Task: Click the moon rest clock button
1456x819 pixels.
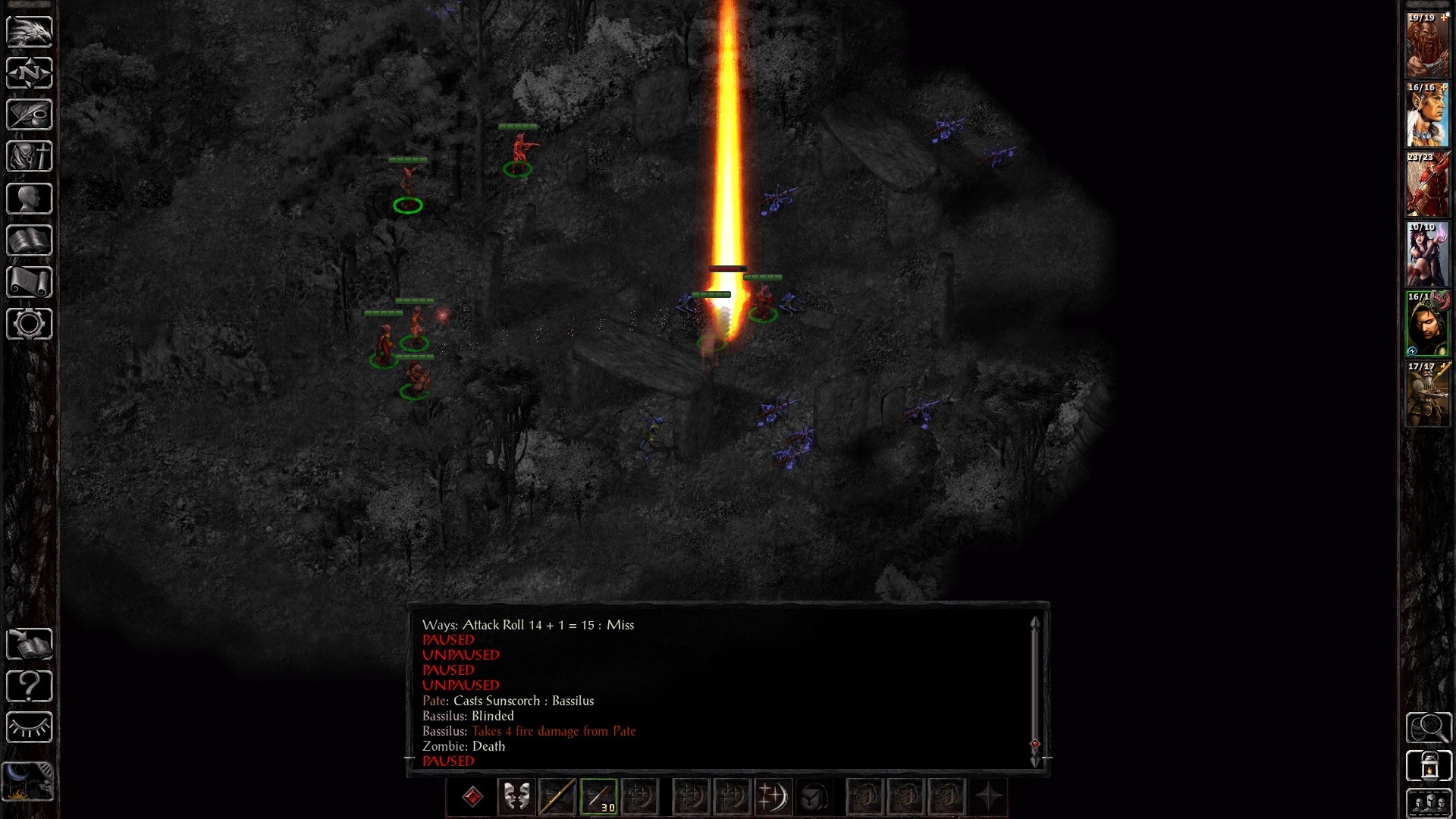Action: click(x=30, y=781)
